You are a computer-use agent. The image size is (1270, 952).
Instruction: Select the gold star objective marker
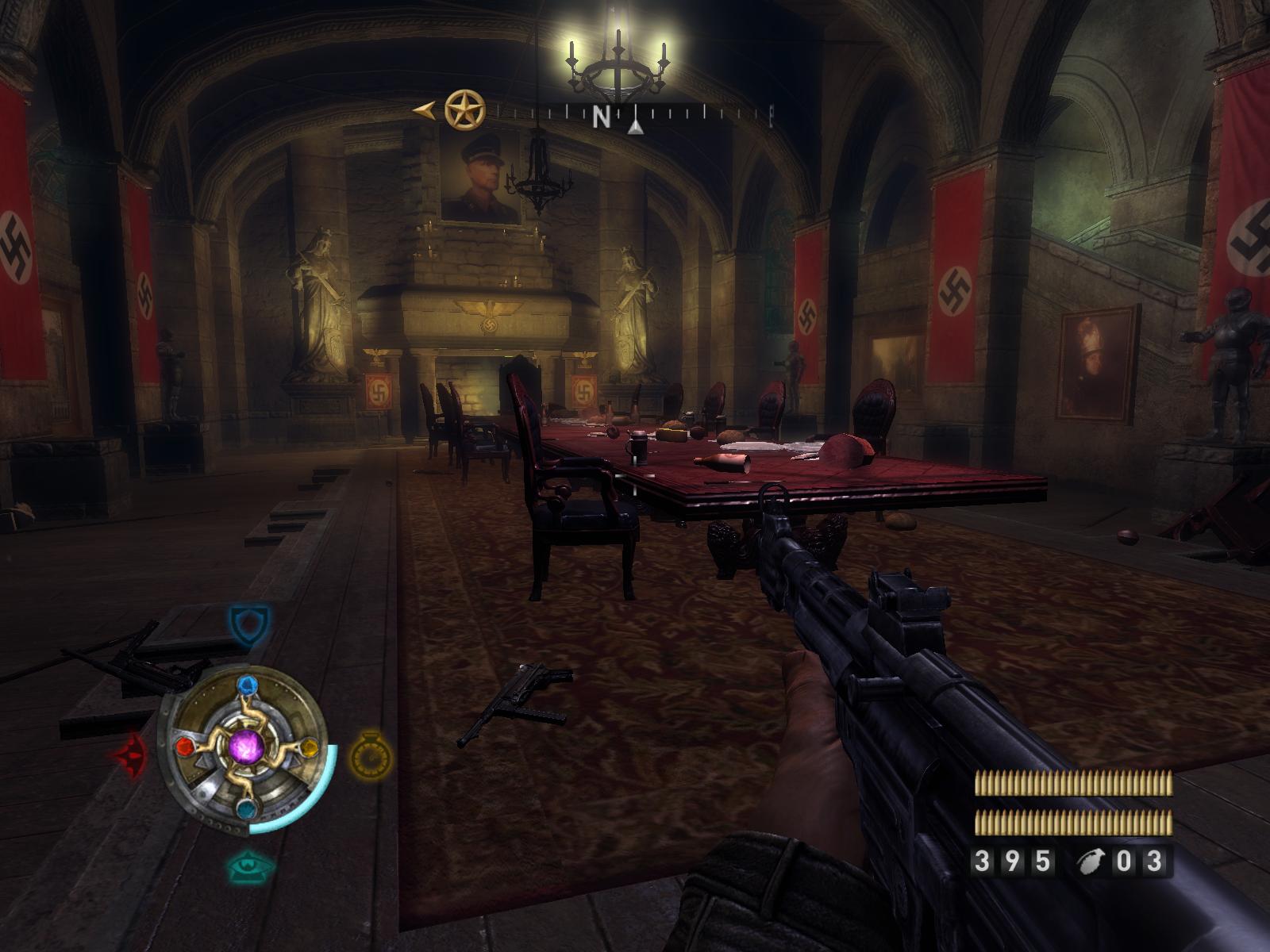point(464,110)
